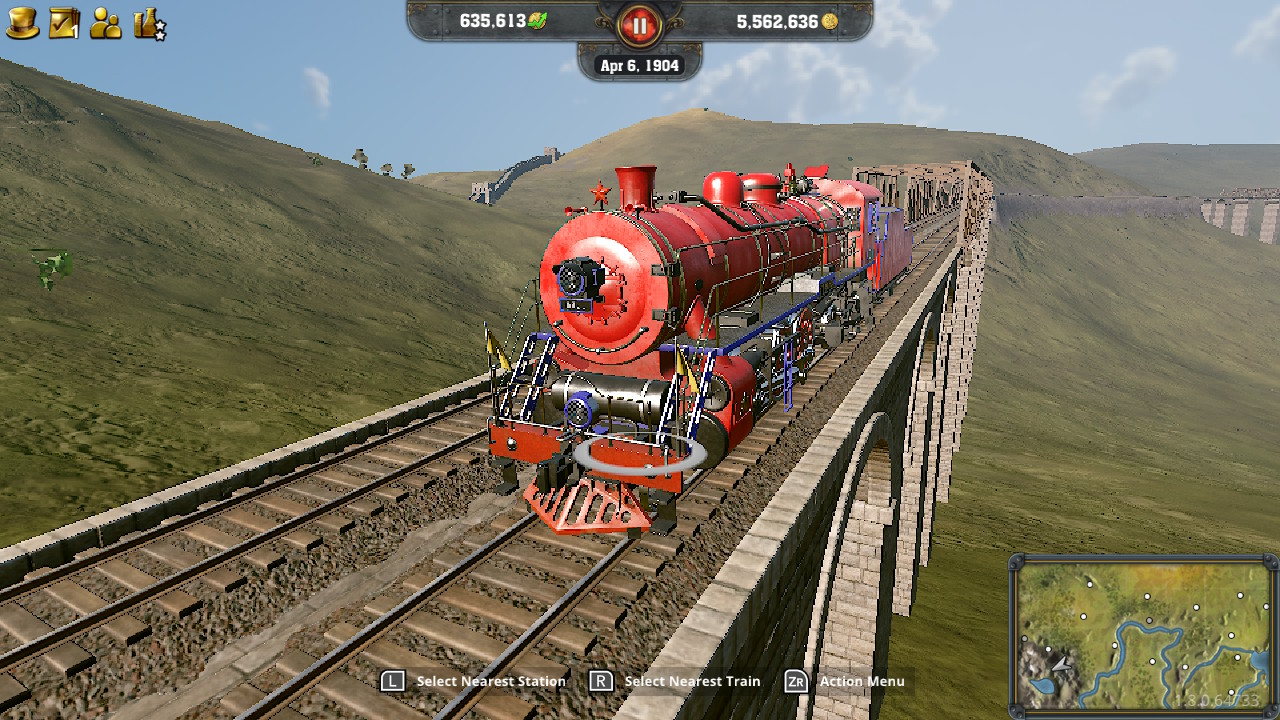
Task: Open the company top hat menu
Action: (22, 22)
